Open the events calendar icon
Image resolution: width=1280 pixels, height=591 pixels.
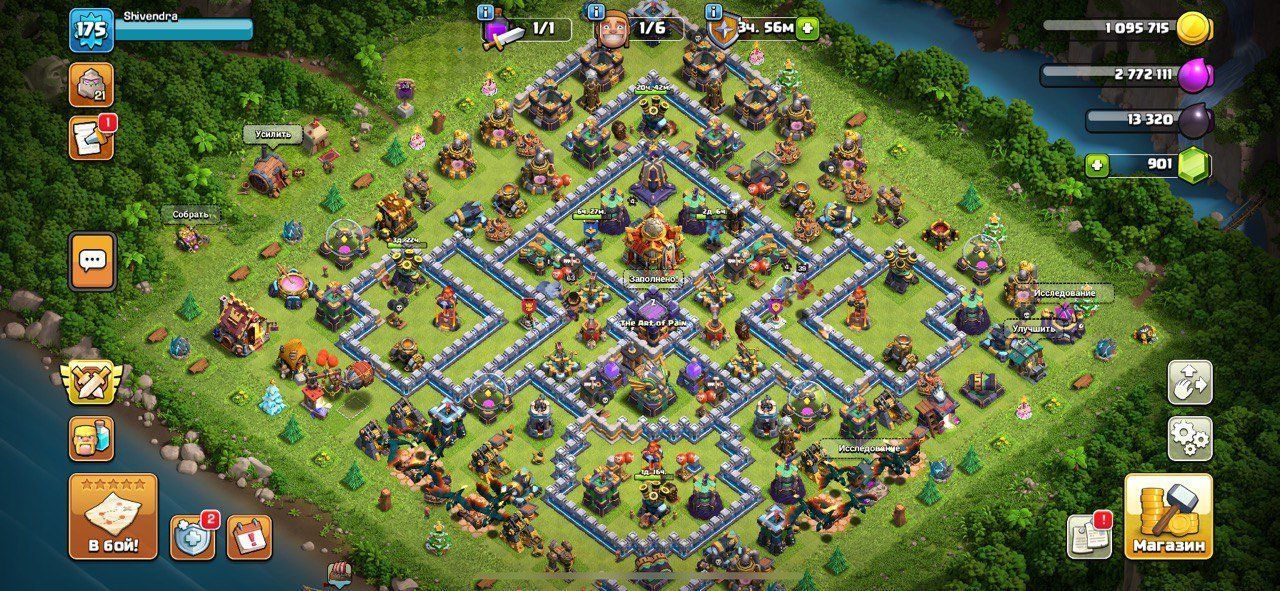click(x=249, y=537)
